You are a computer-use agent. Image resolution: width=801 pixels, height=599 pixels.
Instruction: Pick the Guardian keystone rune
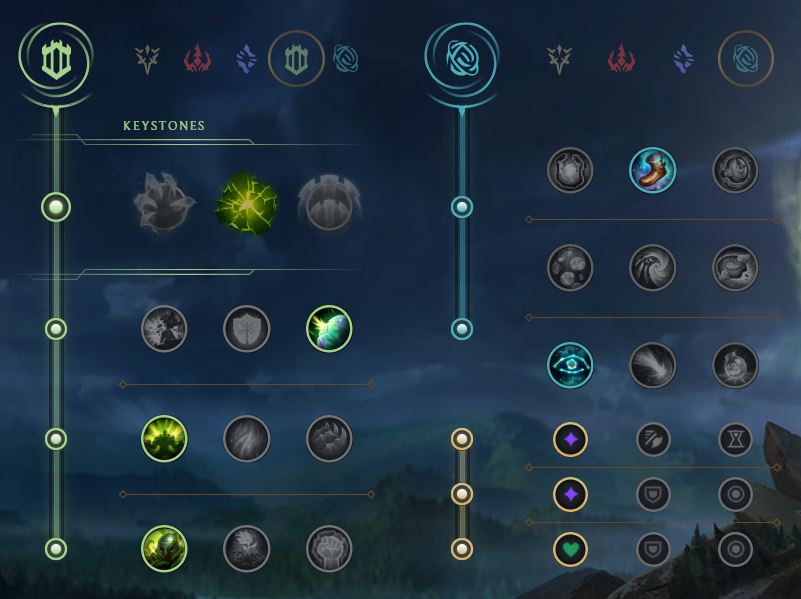coord(329,206)
